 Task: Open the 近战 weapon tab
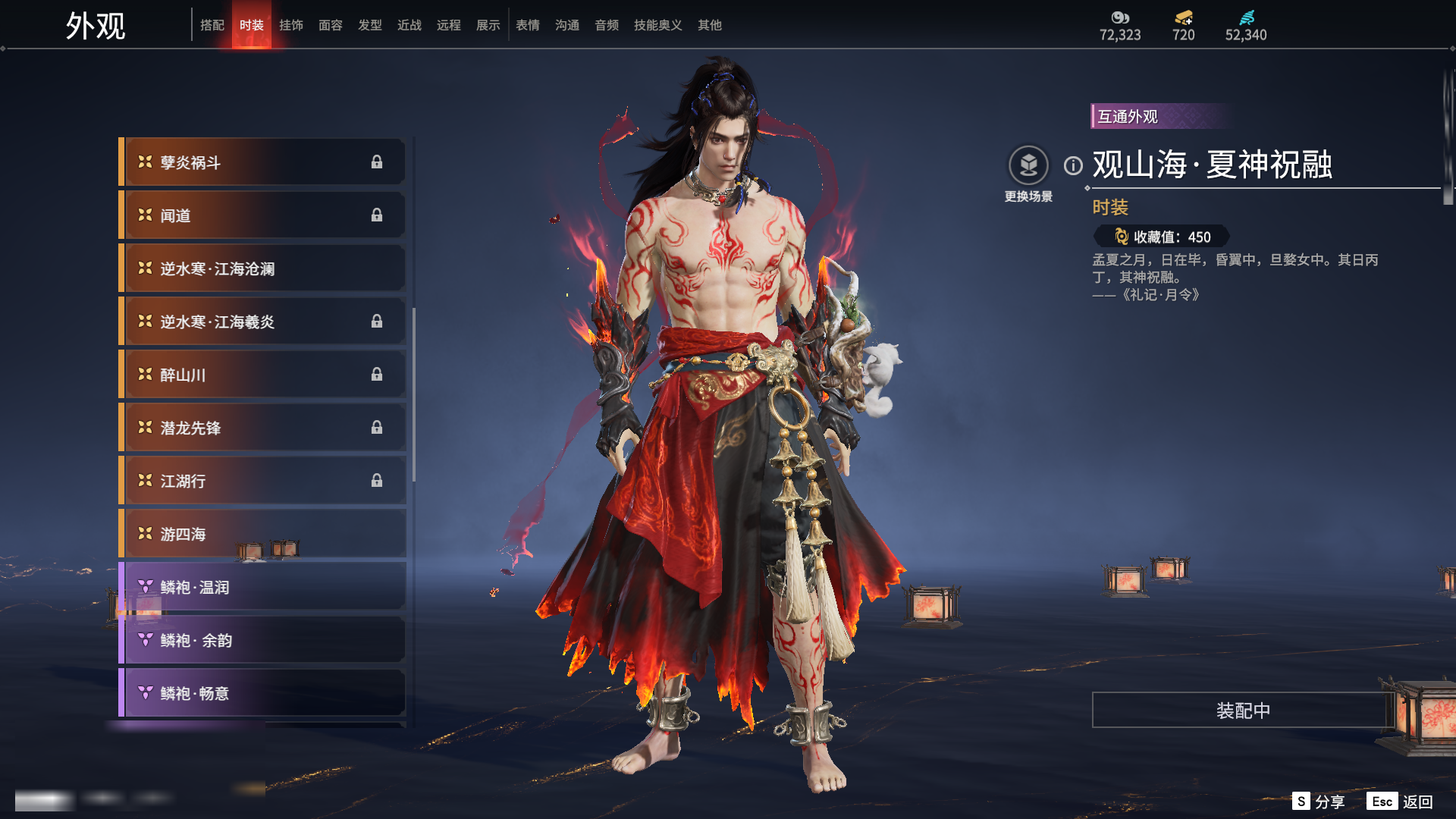409,25
